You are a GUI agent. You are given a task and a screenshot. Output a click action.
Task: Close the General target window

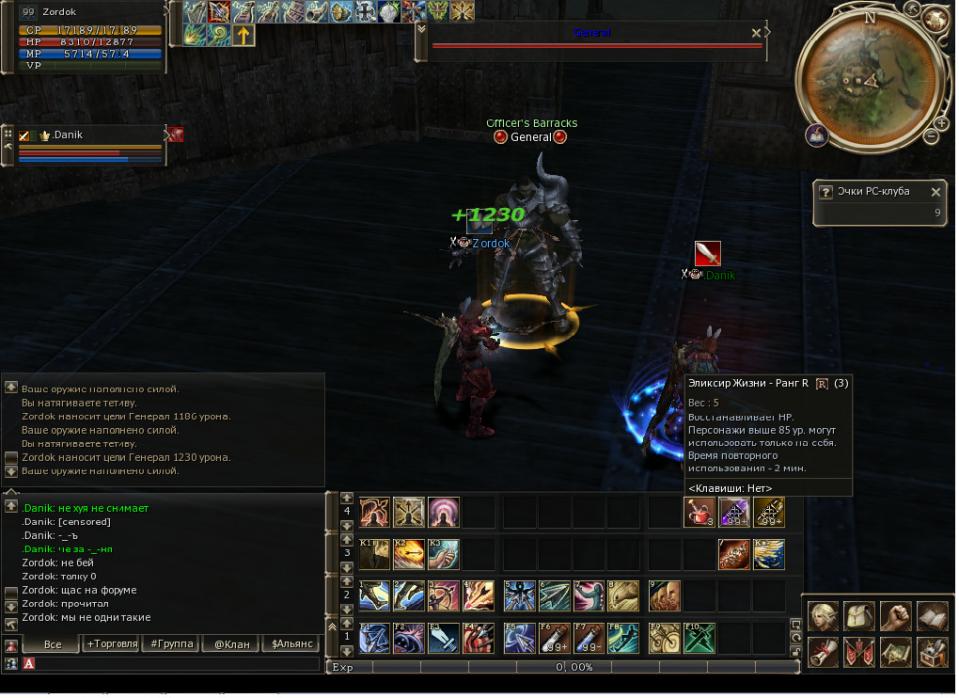[756, 33]
